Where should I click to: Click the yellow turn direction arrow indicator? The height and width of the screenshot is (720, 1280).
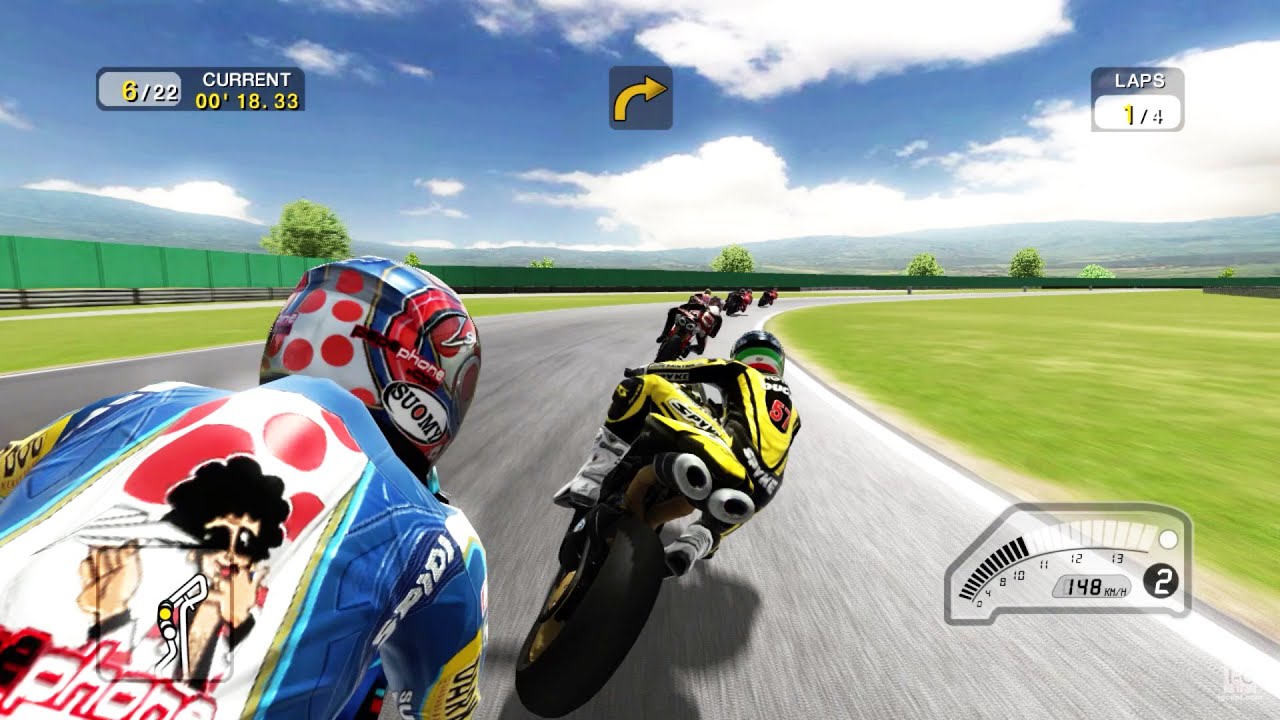coord(639,97)
